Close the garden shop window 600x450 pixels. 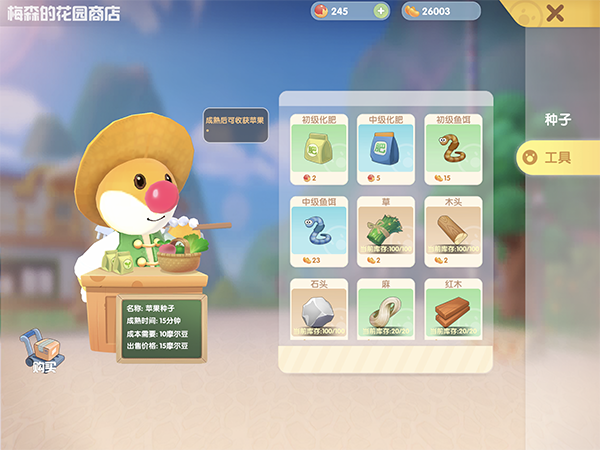(555, 13)
